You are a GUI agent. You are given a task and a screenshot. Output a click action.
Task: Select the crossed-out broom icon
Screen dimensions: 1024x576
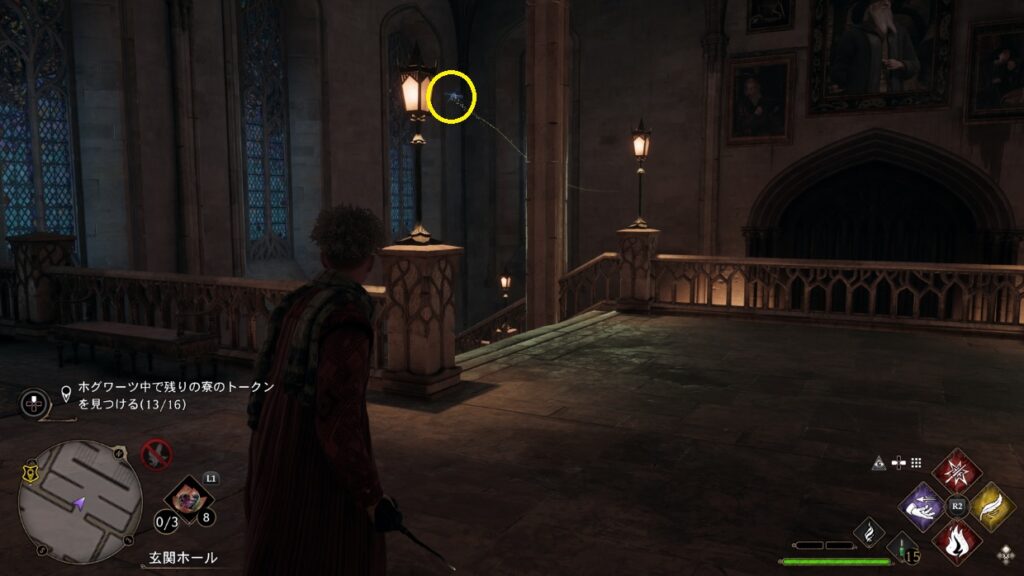[x=155, y=455]
